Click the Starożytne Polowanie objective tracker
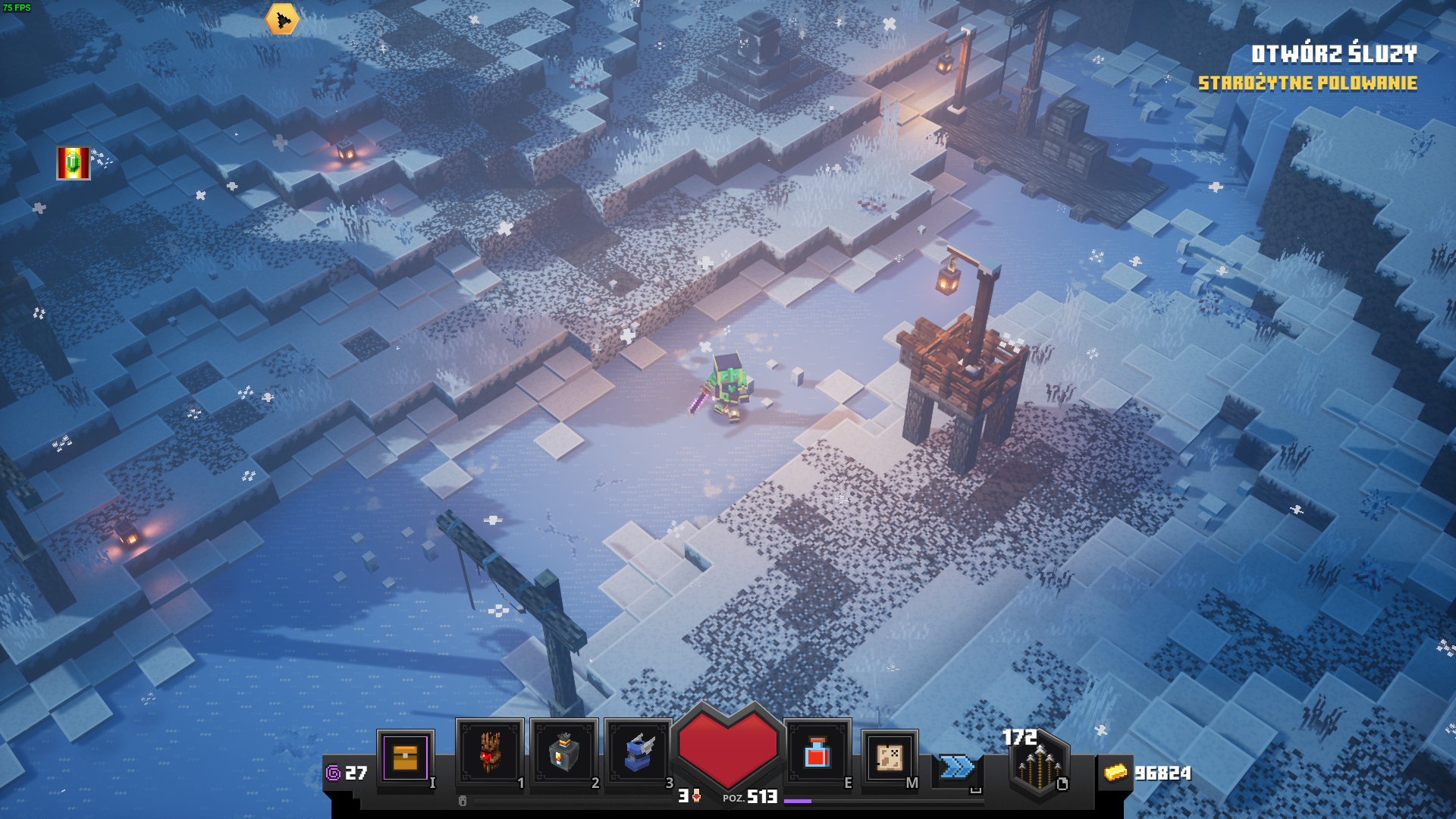The image size is (1456, 819). pos(1307,83)
